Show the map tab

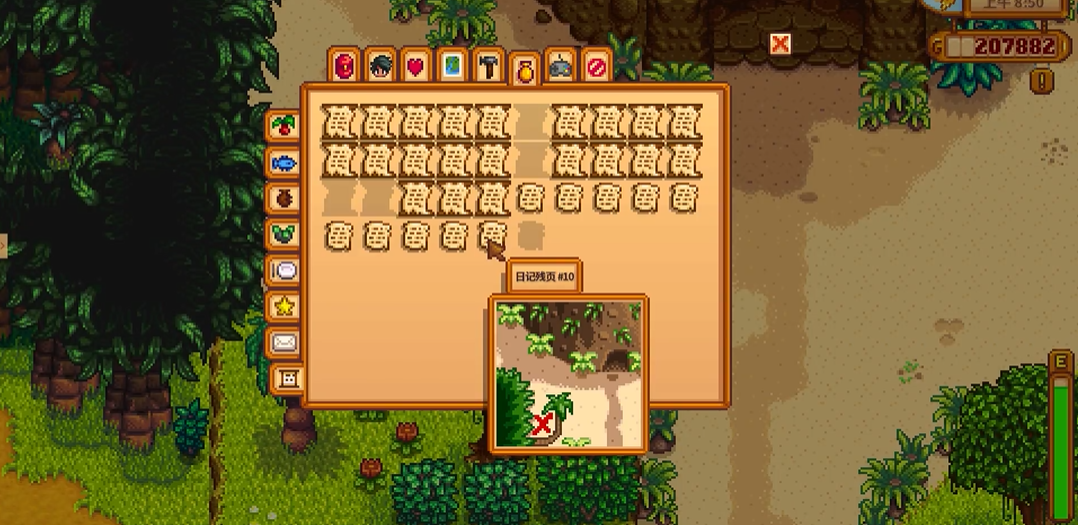(x=452, y=66)
